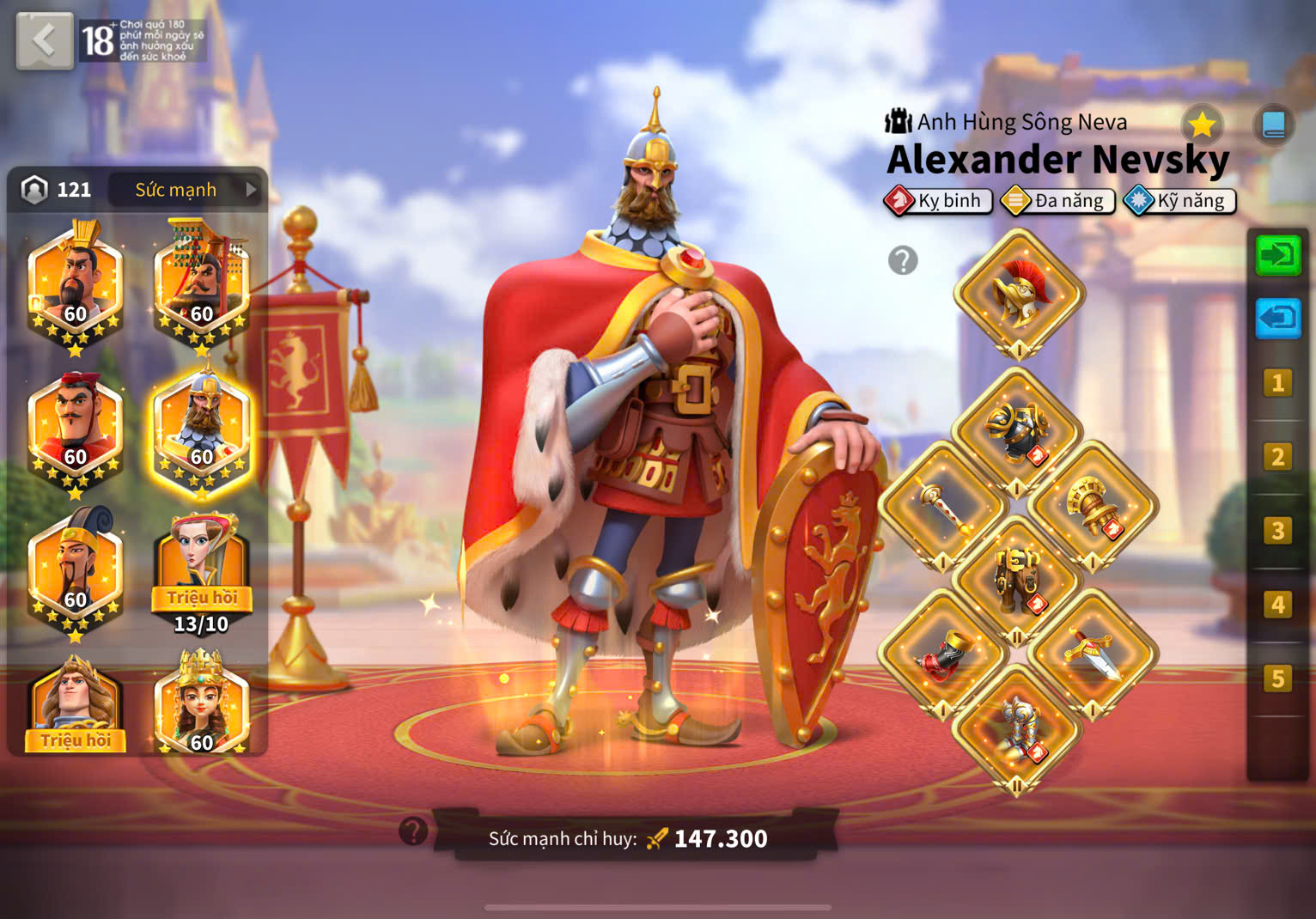Select the scepter weapon equipment slot
Image resolution: width=1316 pixels, height=919 pixels.
click(x=942, y=506)
